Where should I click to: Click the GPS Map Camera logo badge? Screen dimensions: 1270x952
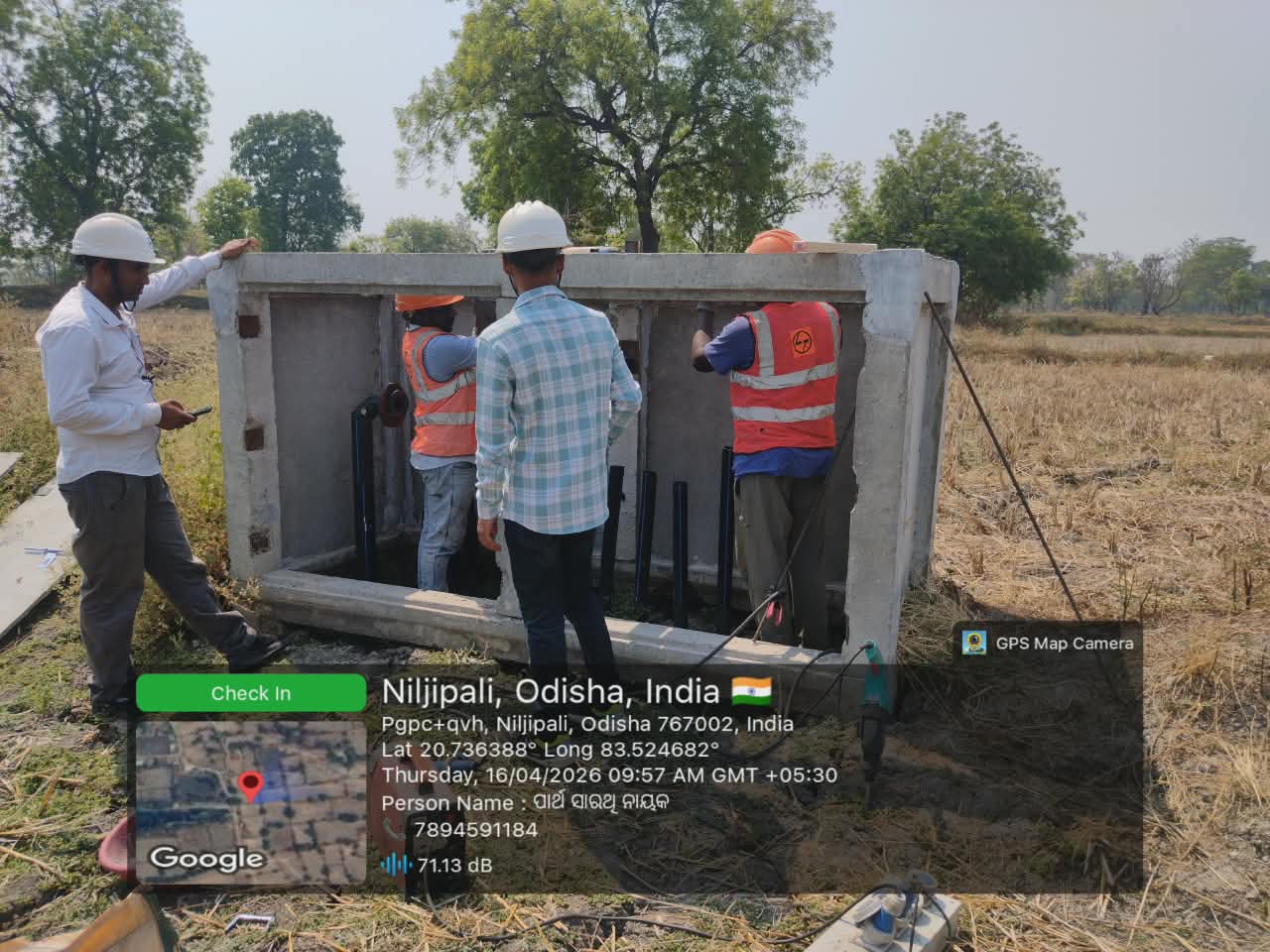point(974,643)
